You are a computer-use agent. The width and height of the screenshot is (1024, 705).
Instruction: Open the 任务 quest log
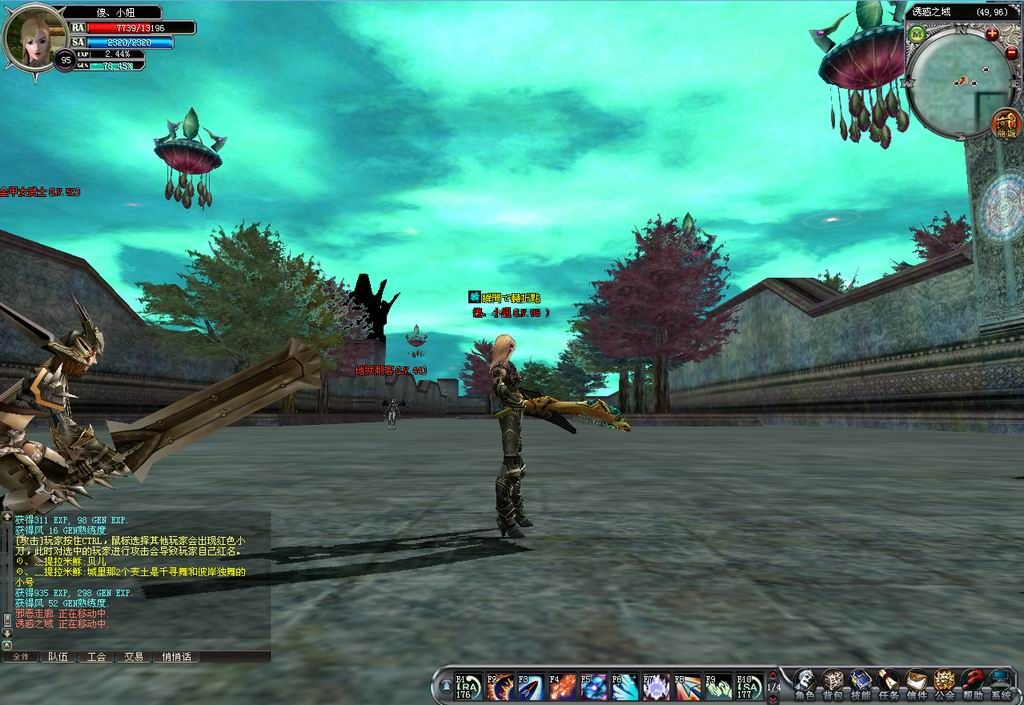coord(888,683)
